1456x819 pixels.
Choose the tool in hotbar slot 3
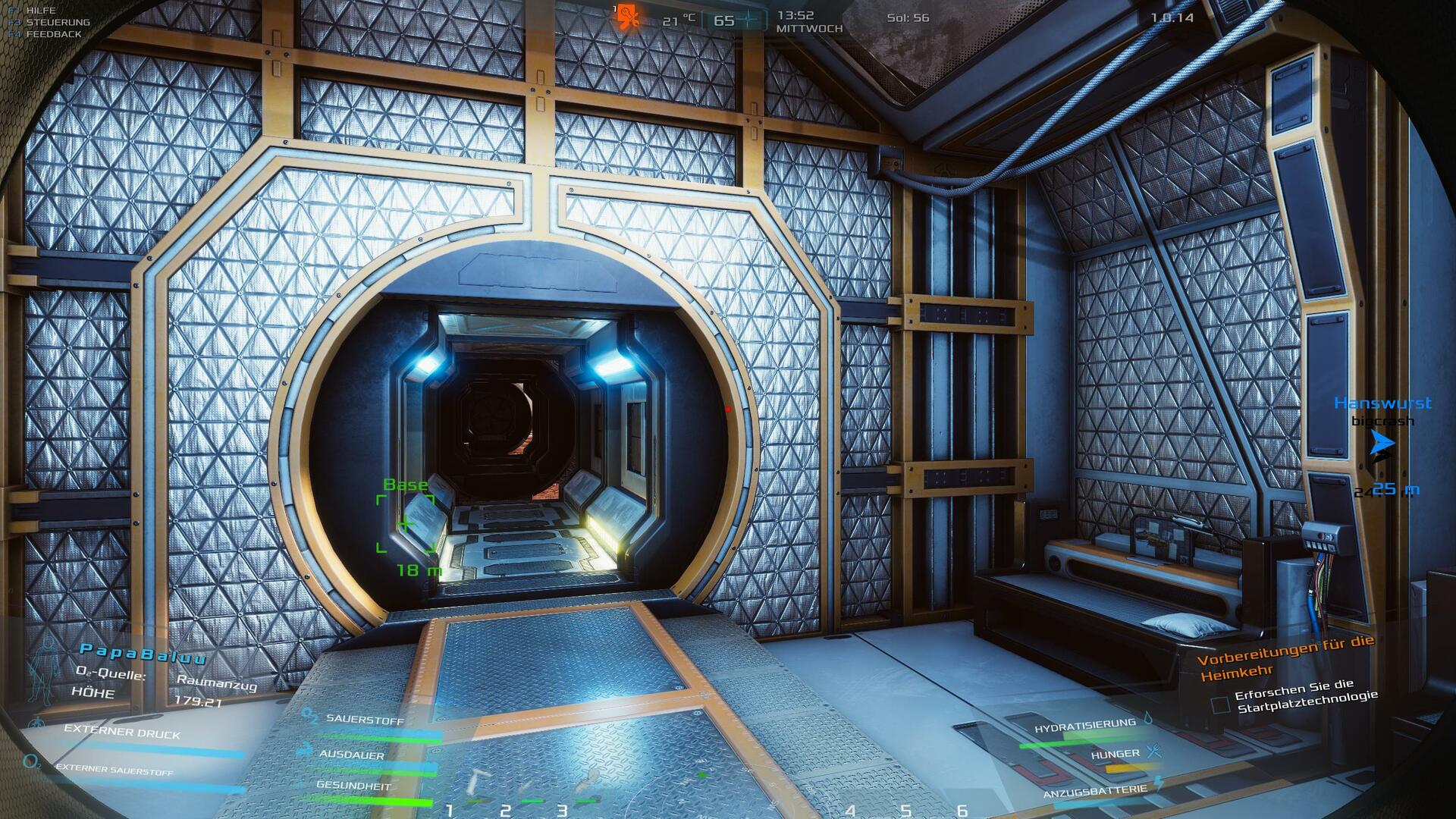coord(586,781)
